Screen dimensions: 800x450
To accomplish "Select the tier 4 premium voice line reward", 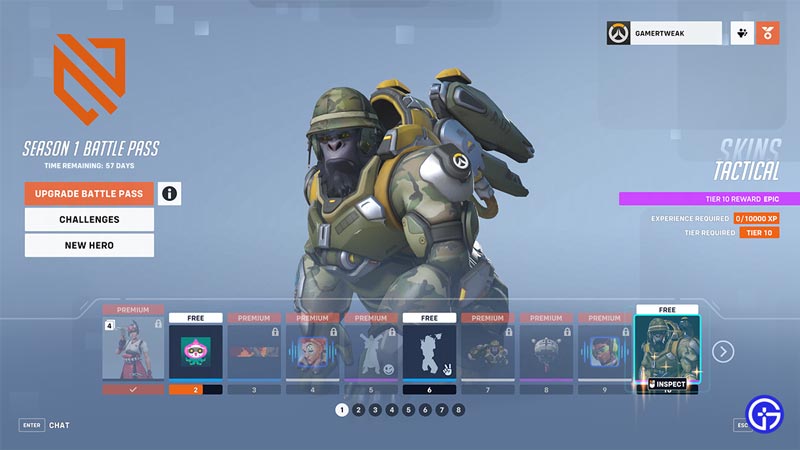I will pyautogui.click(x=312, y=352).
